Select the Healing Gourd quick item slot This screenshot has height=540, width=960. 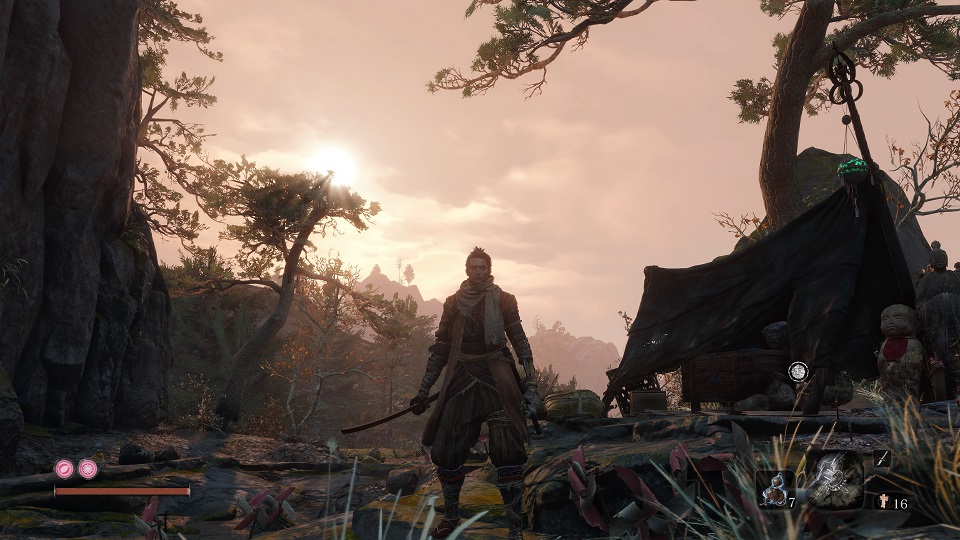point(775,489)
